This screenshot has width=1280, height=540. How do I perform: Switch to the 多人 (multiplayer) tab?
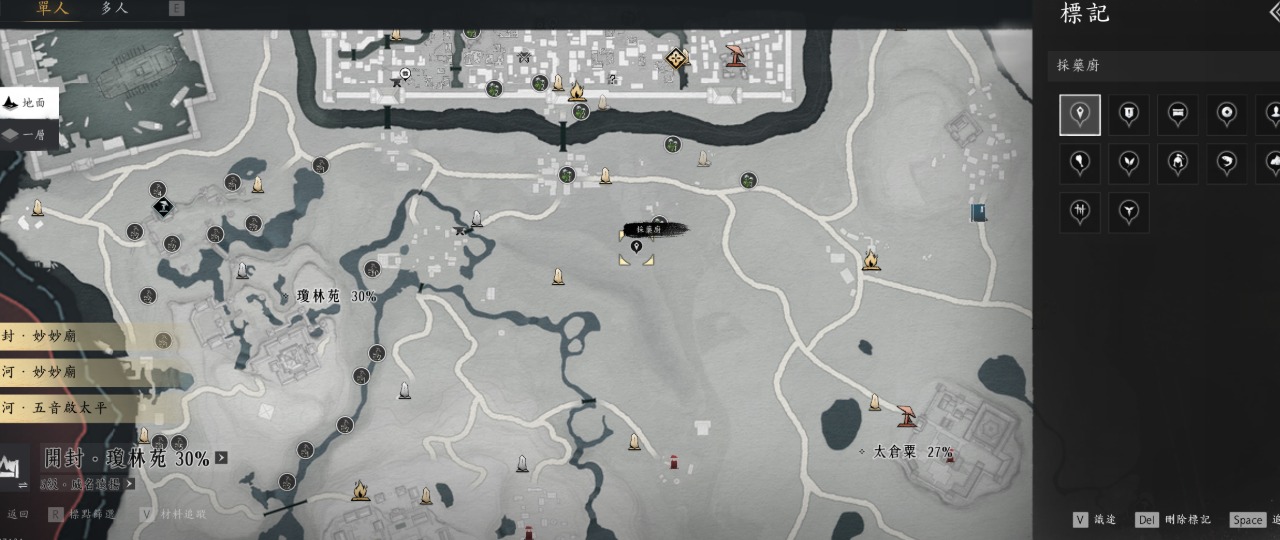click(114, 9)
